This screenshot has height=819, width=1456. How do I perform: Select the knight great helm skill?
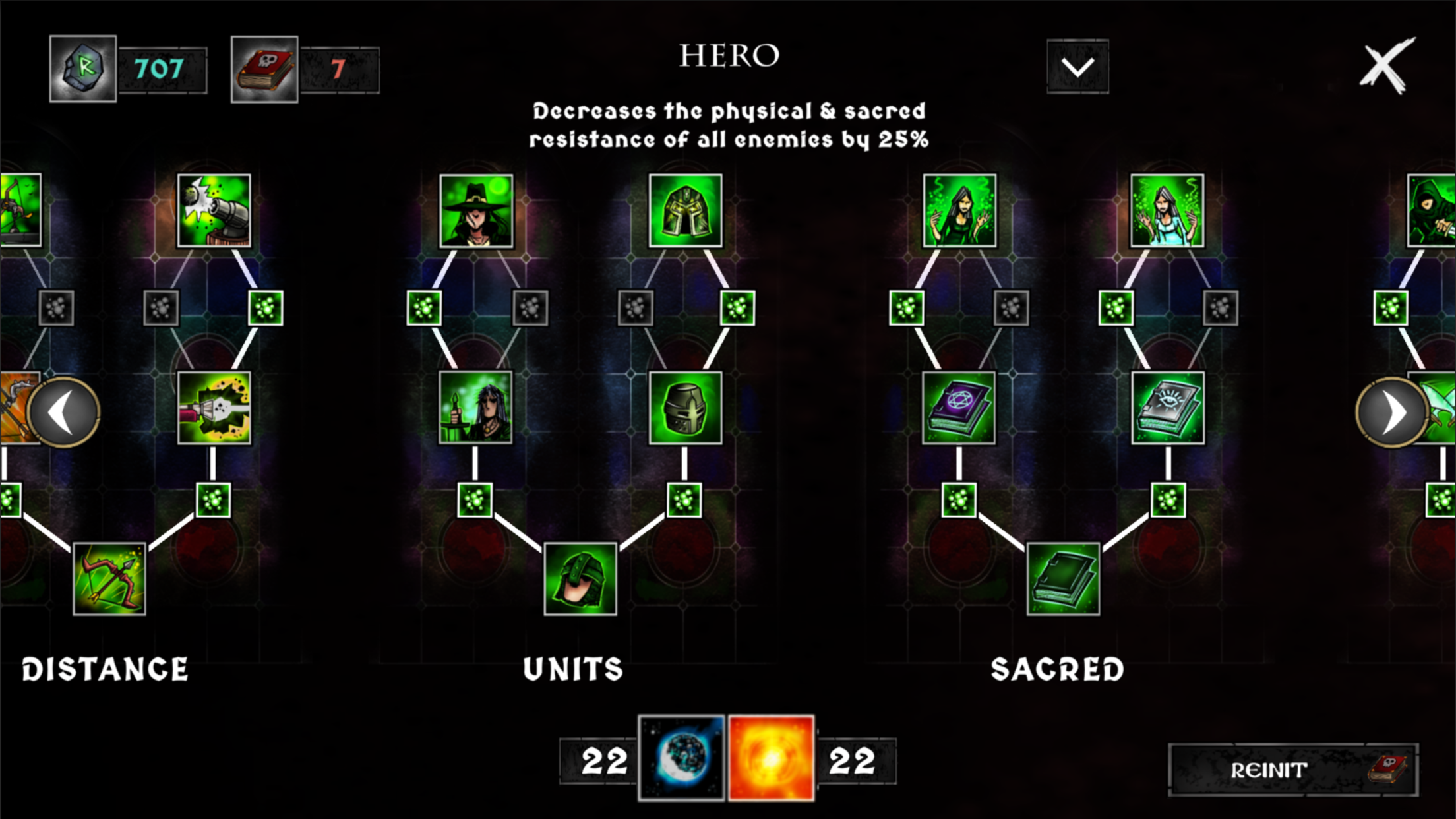coord(685,408)
